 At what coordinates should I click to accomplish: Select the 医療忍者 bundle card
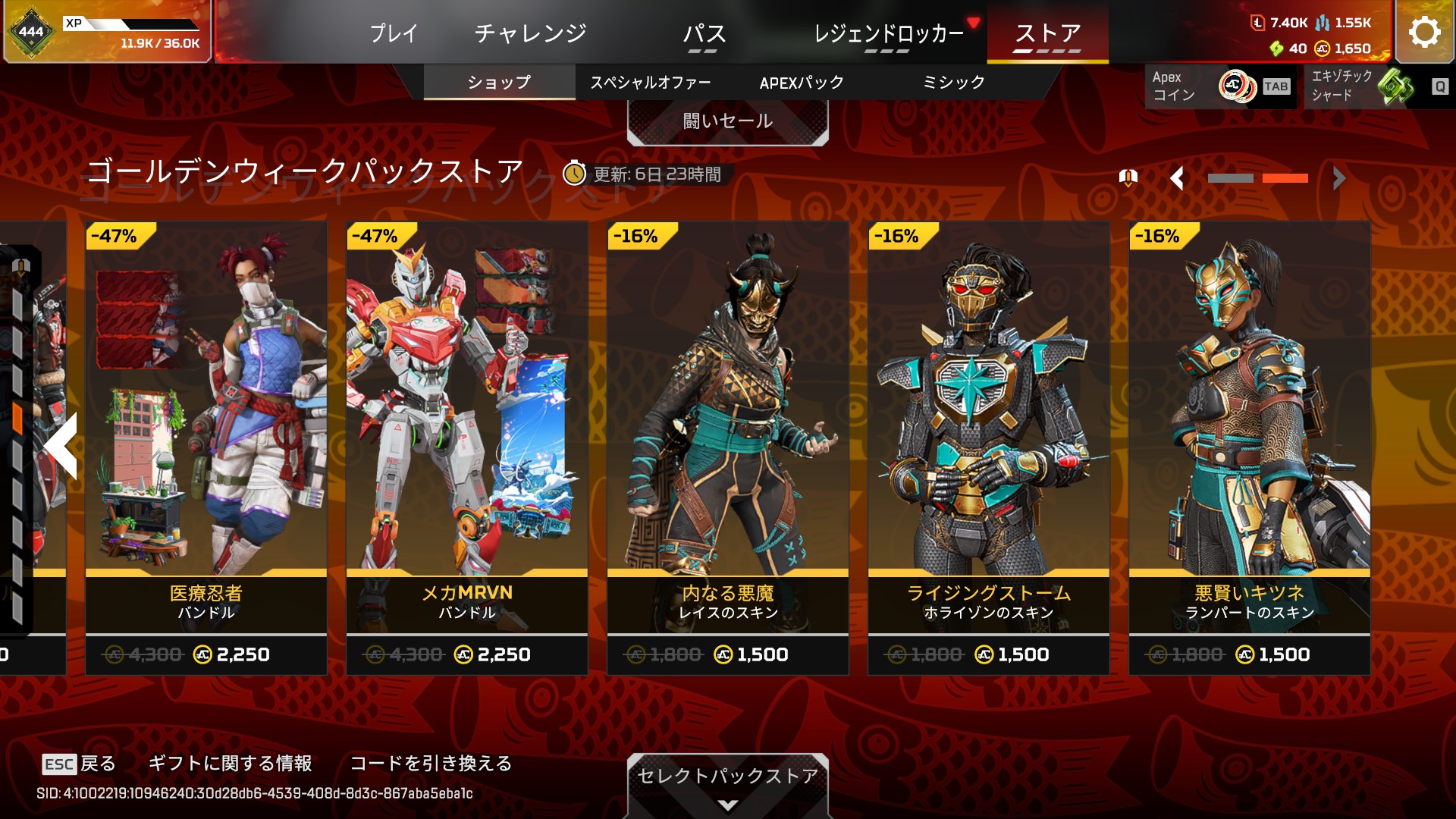[x=206, y=447]
